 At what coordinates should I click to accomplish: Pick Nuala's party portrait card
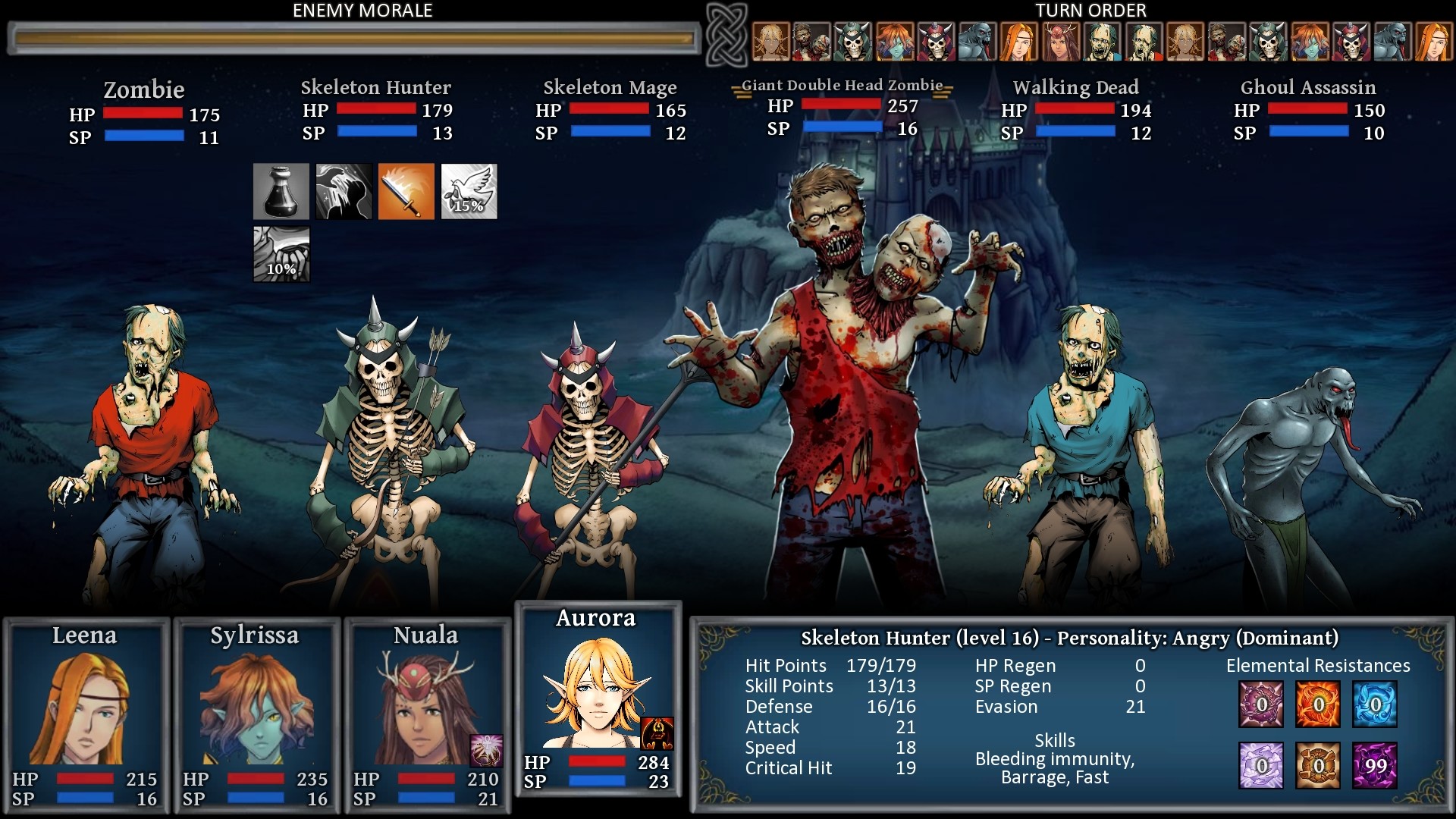point(427,714)
